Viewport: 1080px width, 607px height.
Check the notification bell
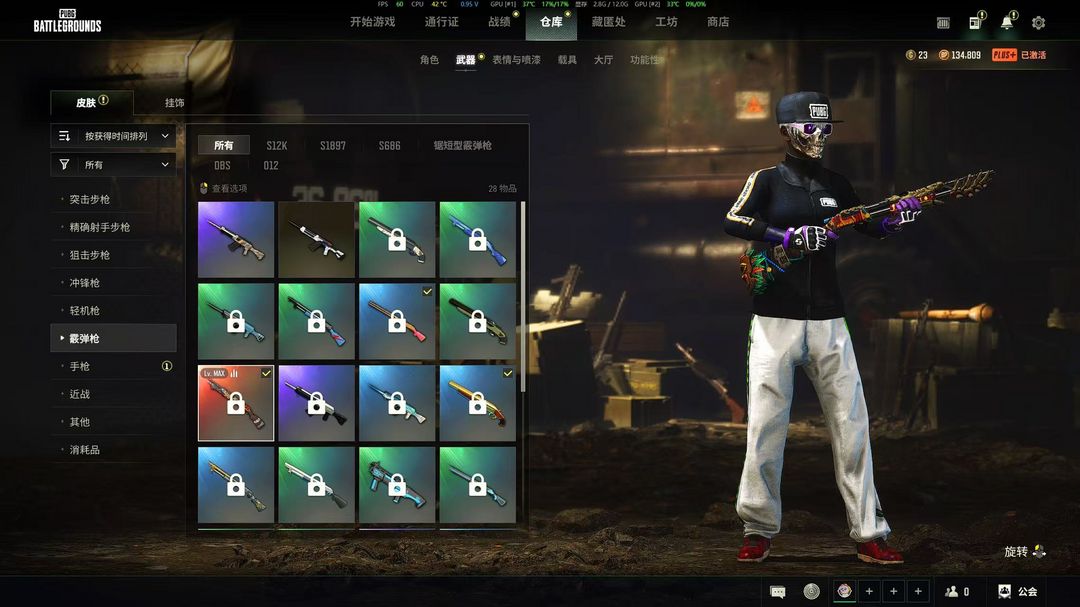click(1006, 23)
